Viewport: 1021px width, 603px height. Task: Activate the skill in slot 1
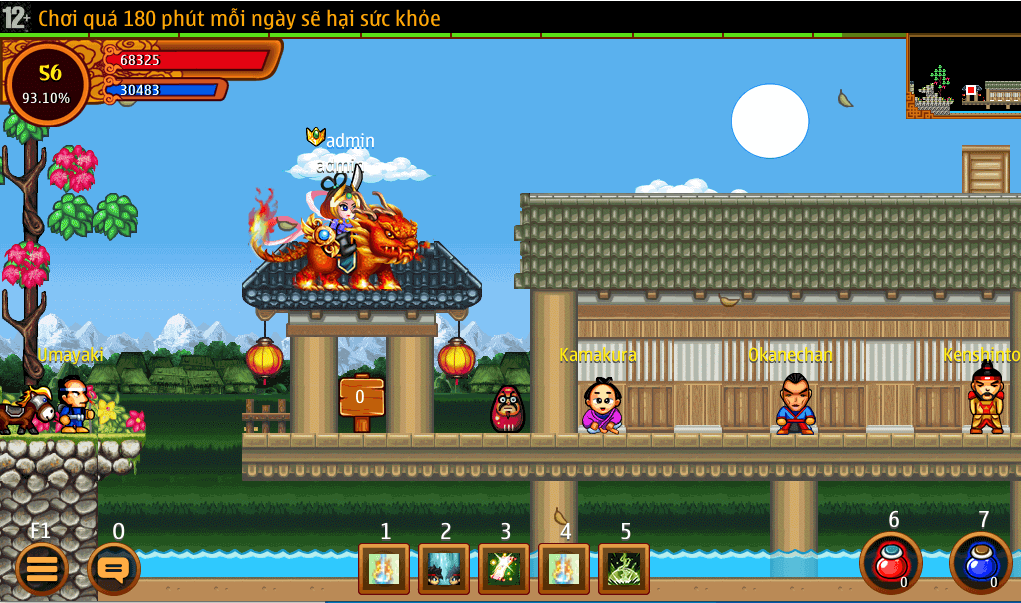[x=384, y=569]
